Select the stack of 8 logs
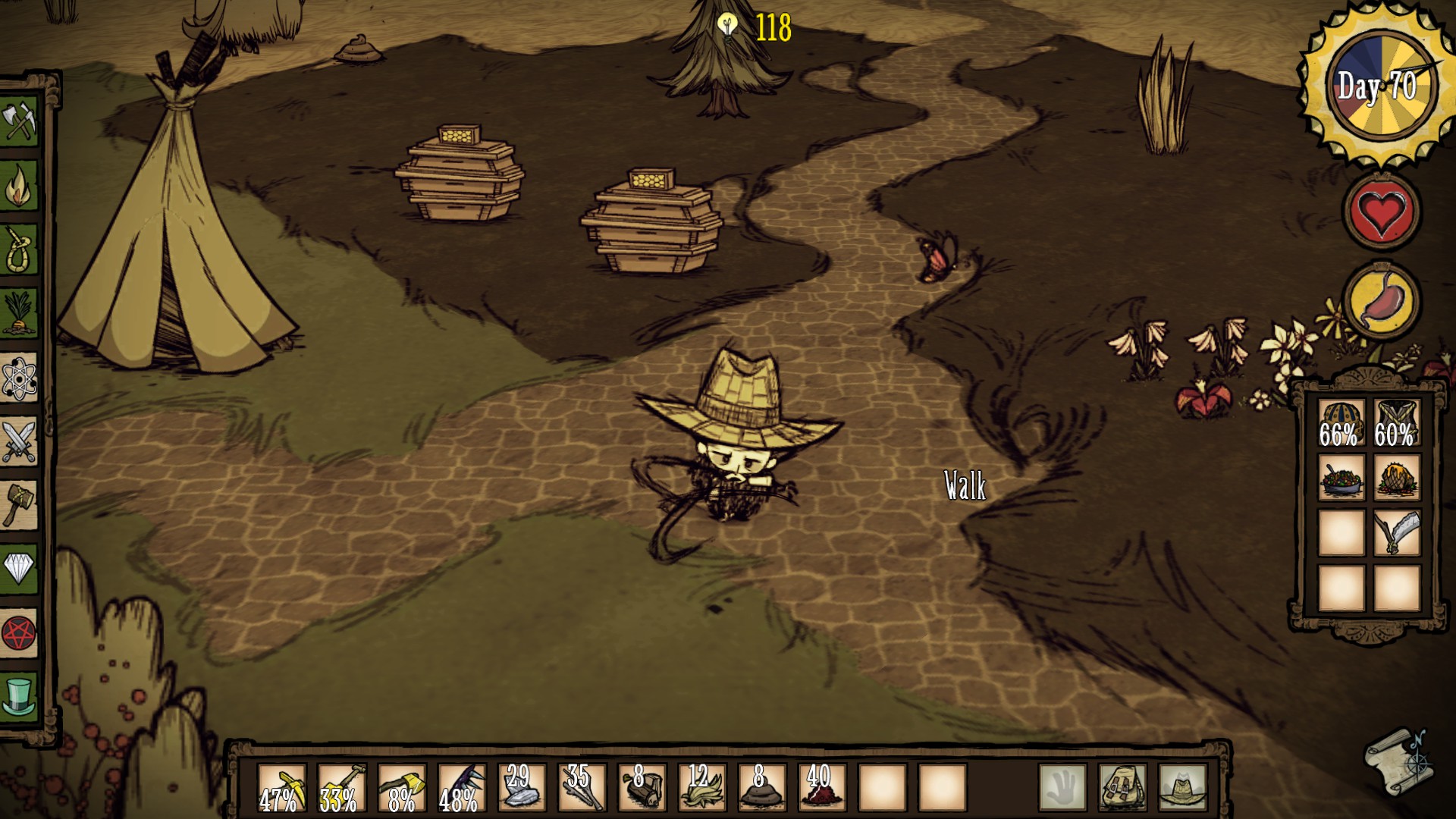The width and height of the screenshot is (1456, 819). [642, 788]
